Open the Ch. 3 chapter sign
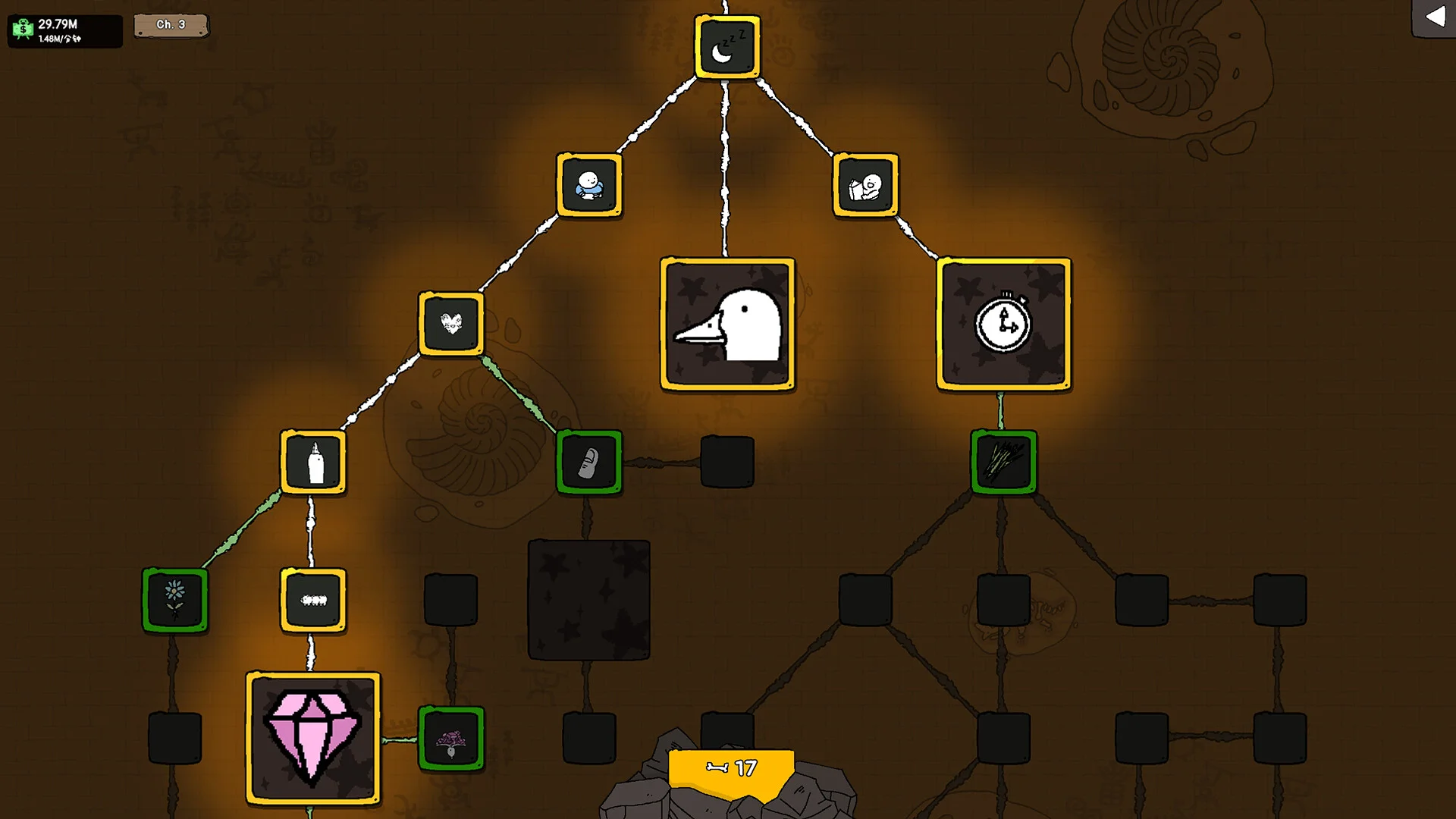 point(171,25)
